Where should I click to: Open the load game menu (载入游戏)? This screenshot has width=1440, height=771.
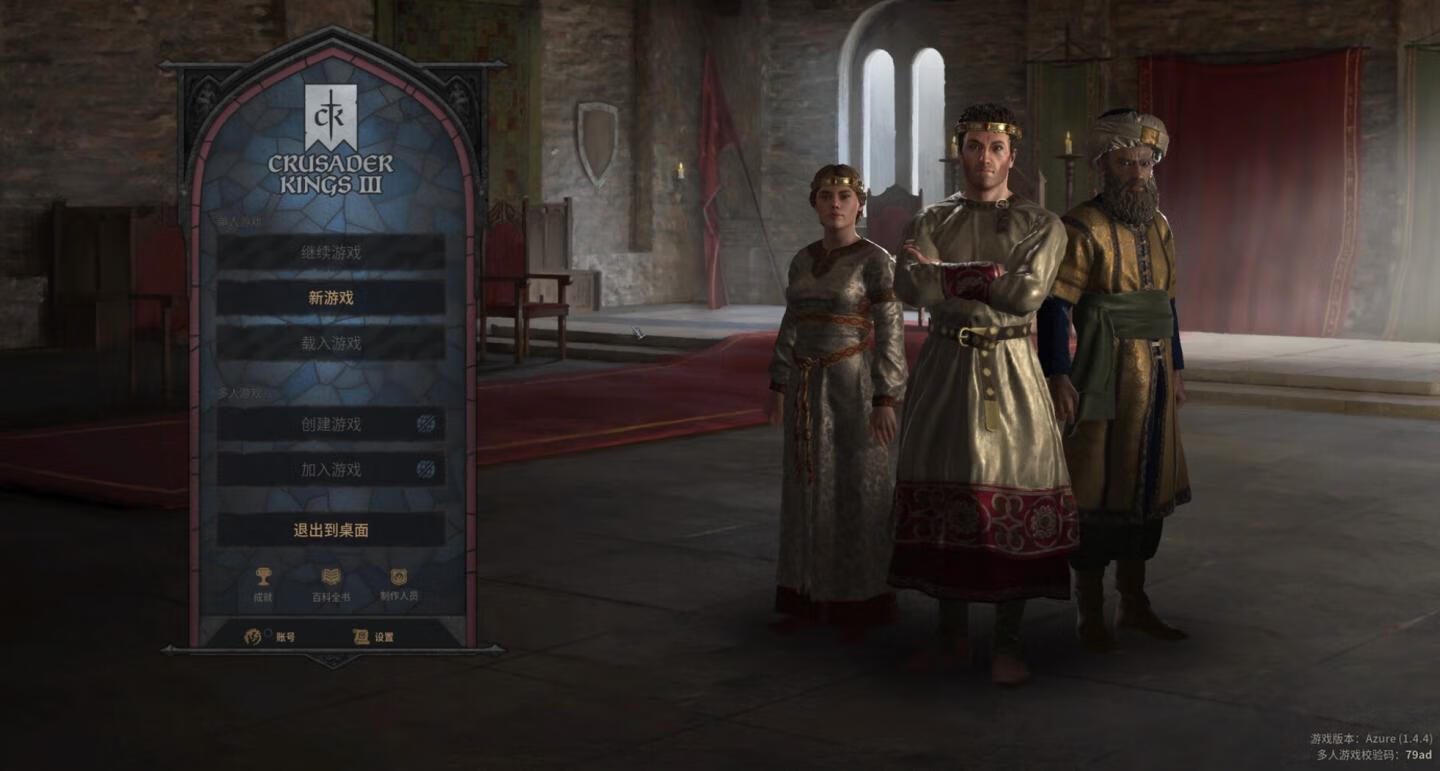pyautogui.click(x=331, y=343)
